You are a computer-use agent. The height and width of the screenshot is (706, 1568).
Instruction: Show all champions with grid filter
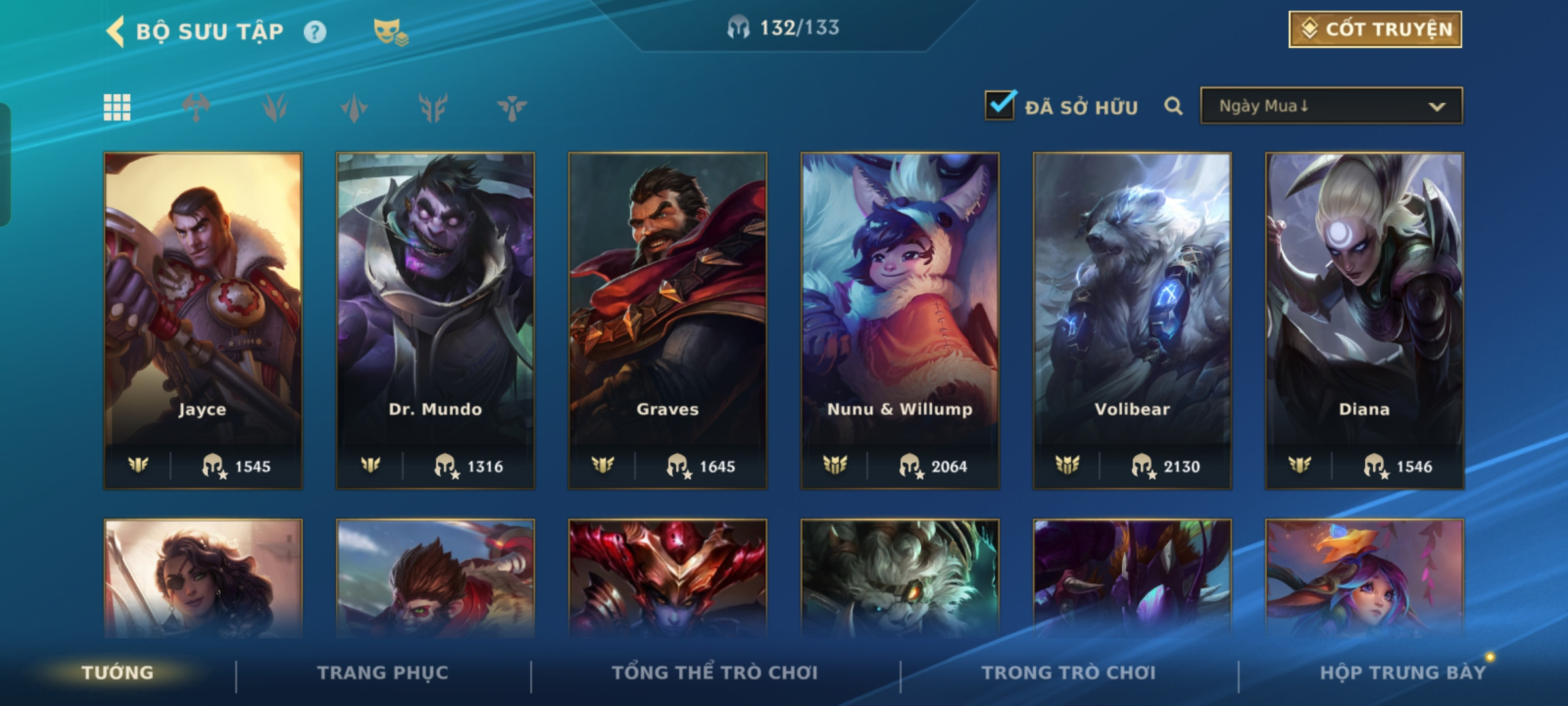click(x=117, y=107)
